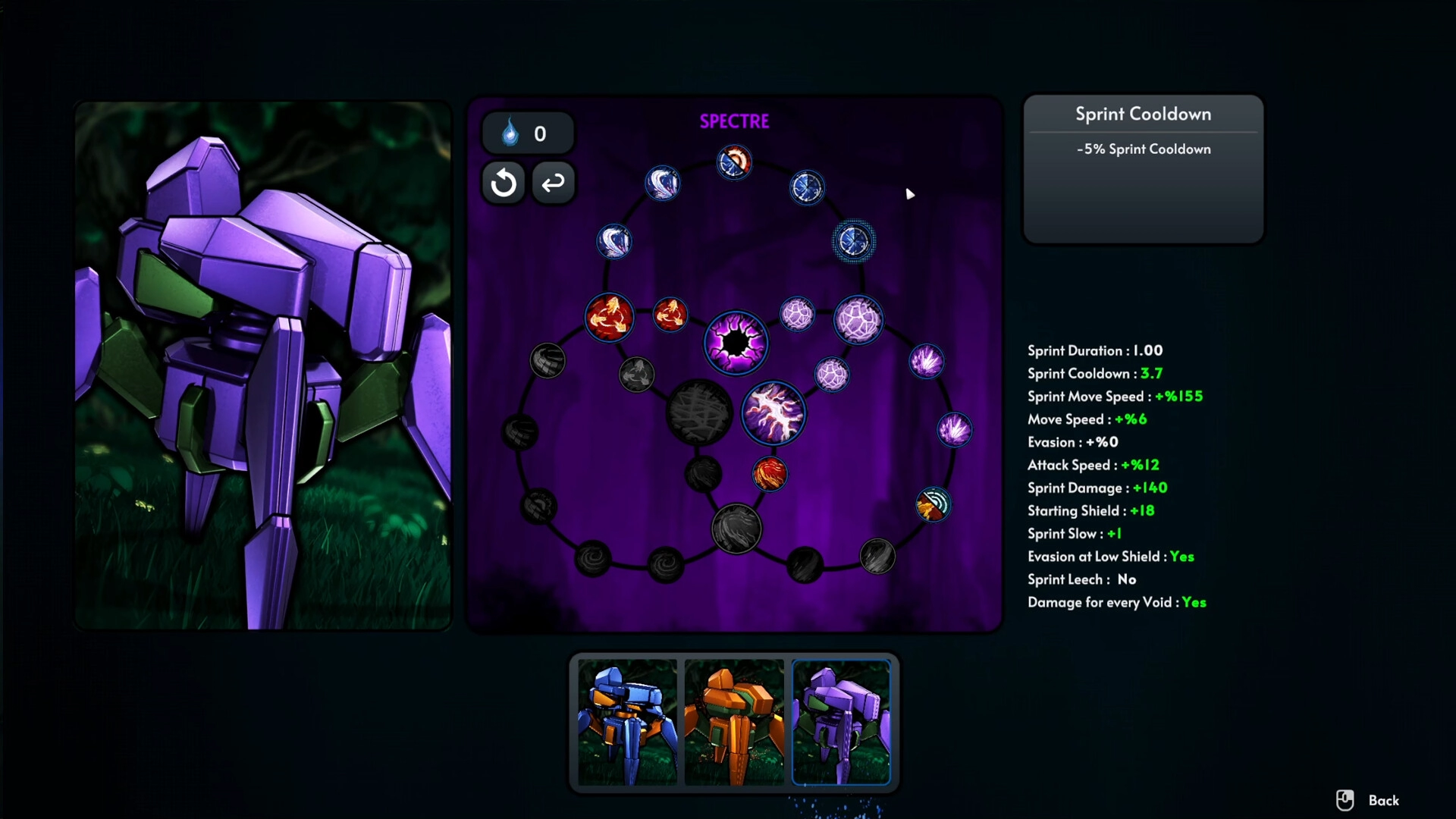Choose the small red triskelion skill node
The height and width of the screenshot is (819, 1456).
(670, 314)
